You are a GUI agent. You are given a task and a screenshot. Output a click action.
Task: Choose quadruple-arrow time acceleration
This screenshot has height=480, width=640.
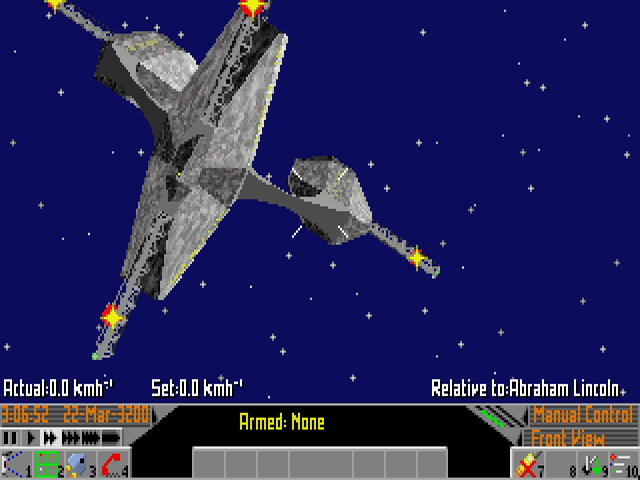[89, 438]
